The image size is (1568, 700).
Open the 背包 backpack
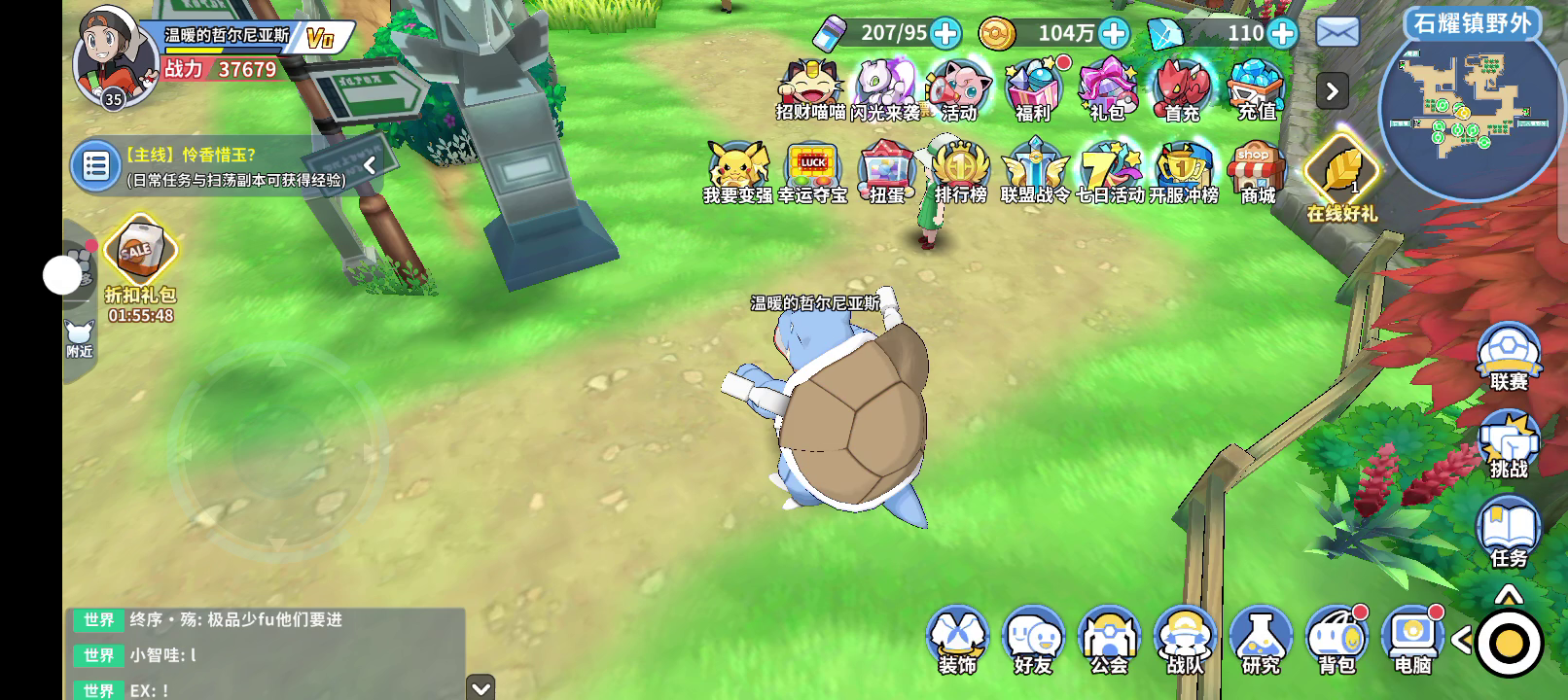pos(1336,641)
